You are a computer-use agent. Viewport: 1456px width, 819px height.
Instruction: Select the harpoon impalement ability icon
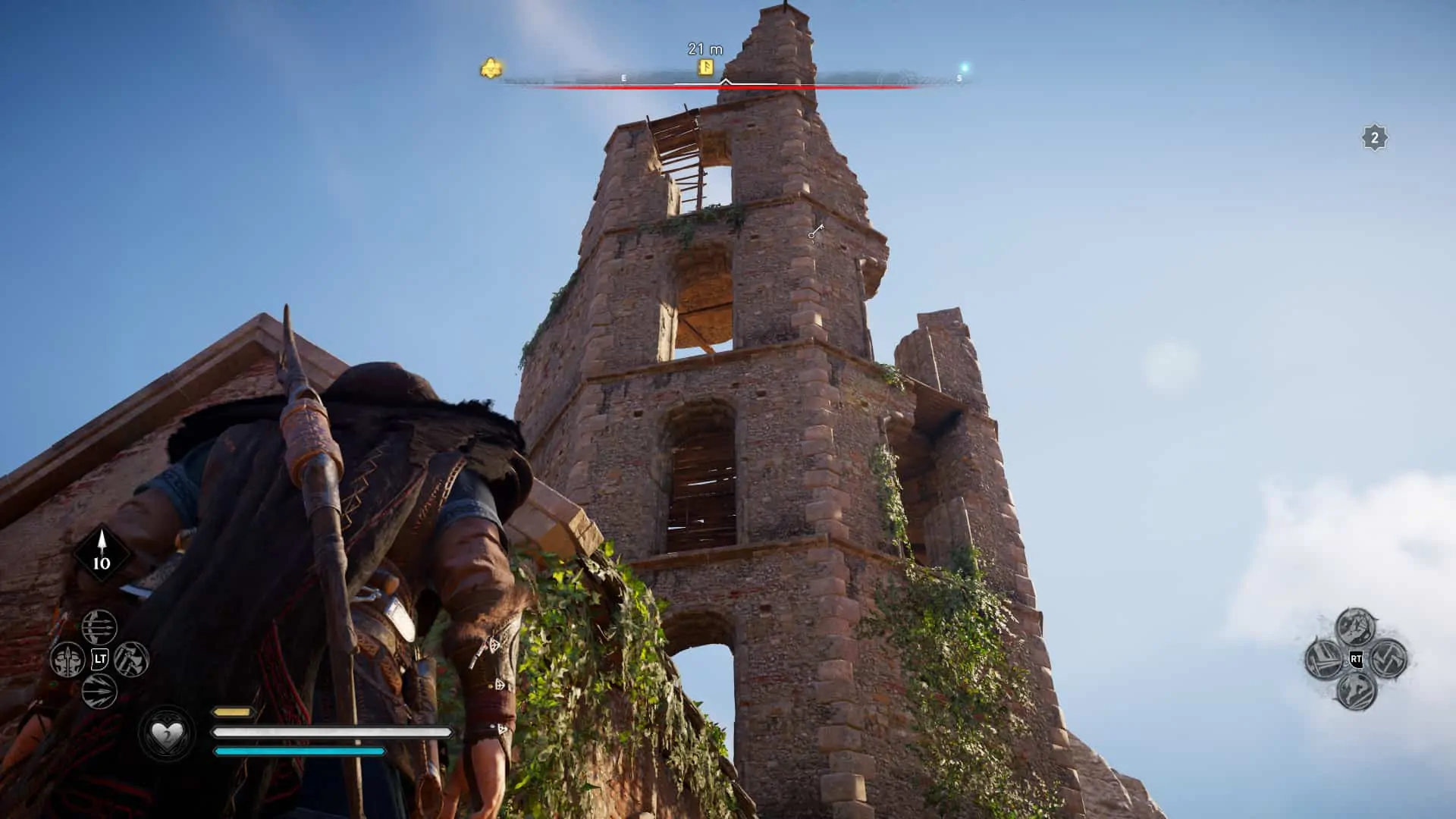click(68, 660)
